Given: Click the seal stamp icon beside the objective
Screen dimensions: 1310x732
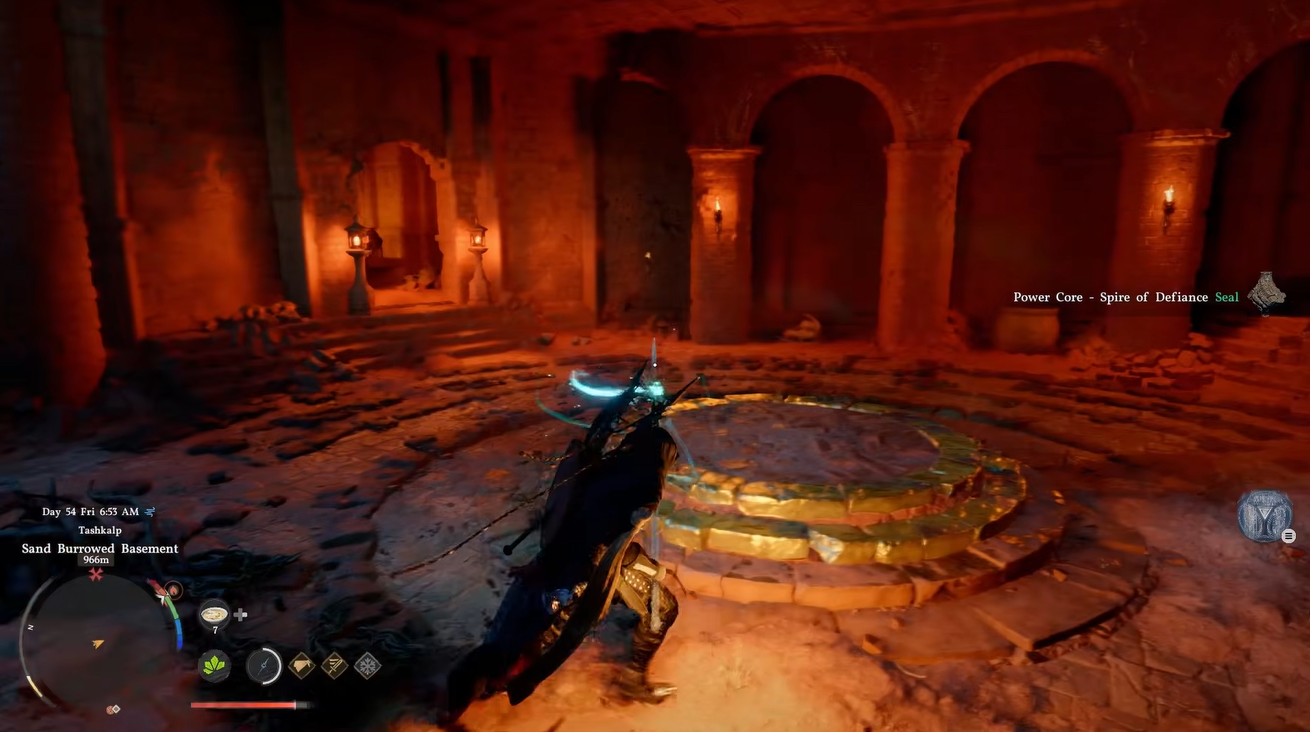Looking at the screenshot, I should (1266, 293).
